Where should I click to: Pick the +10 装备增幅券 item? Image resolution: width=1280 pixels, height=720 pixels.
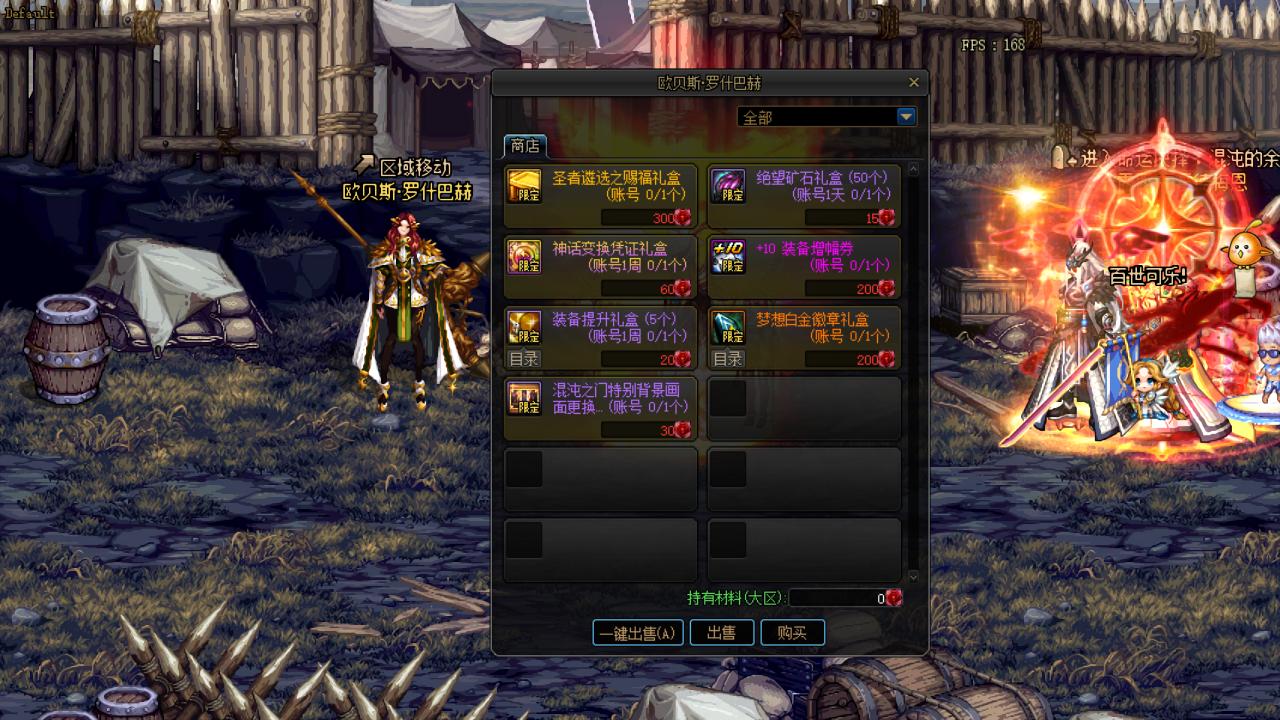804,267
